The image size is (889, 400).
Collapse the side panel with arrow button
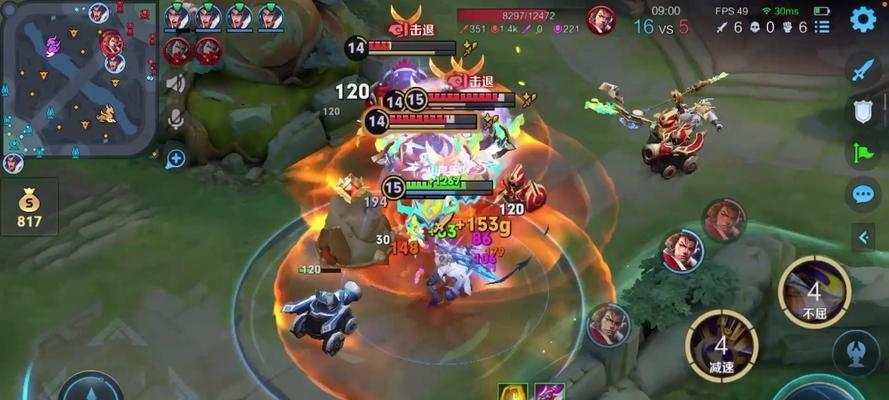862,237
